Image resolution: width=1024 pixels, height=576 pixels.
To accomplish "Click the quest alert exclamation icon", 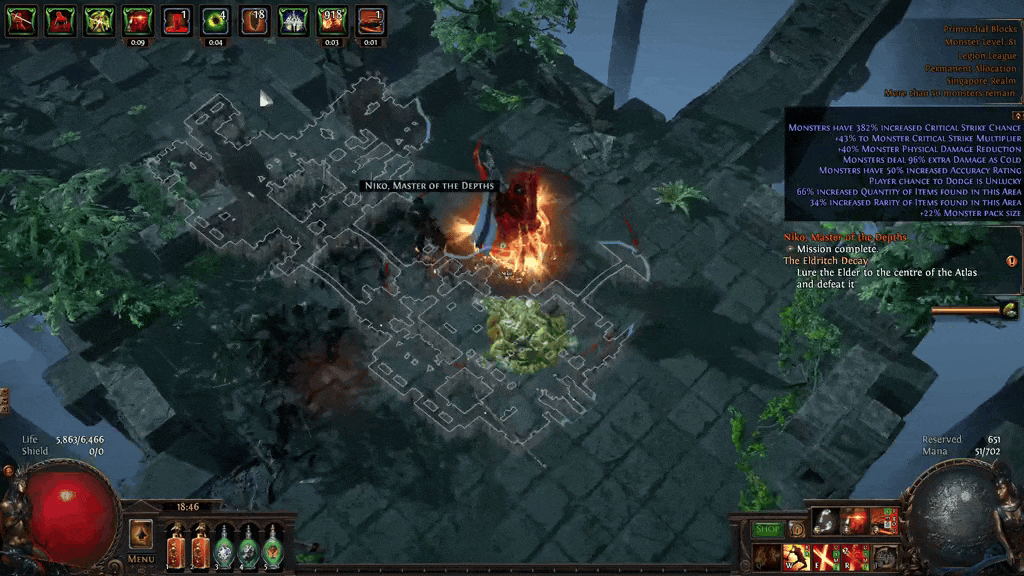I will [x=1011, y=261].
